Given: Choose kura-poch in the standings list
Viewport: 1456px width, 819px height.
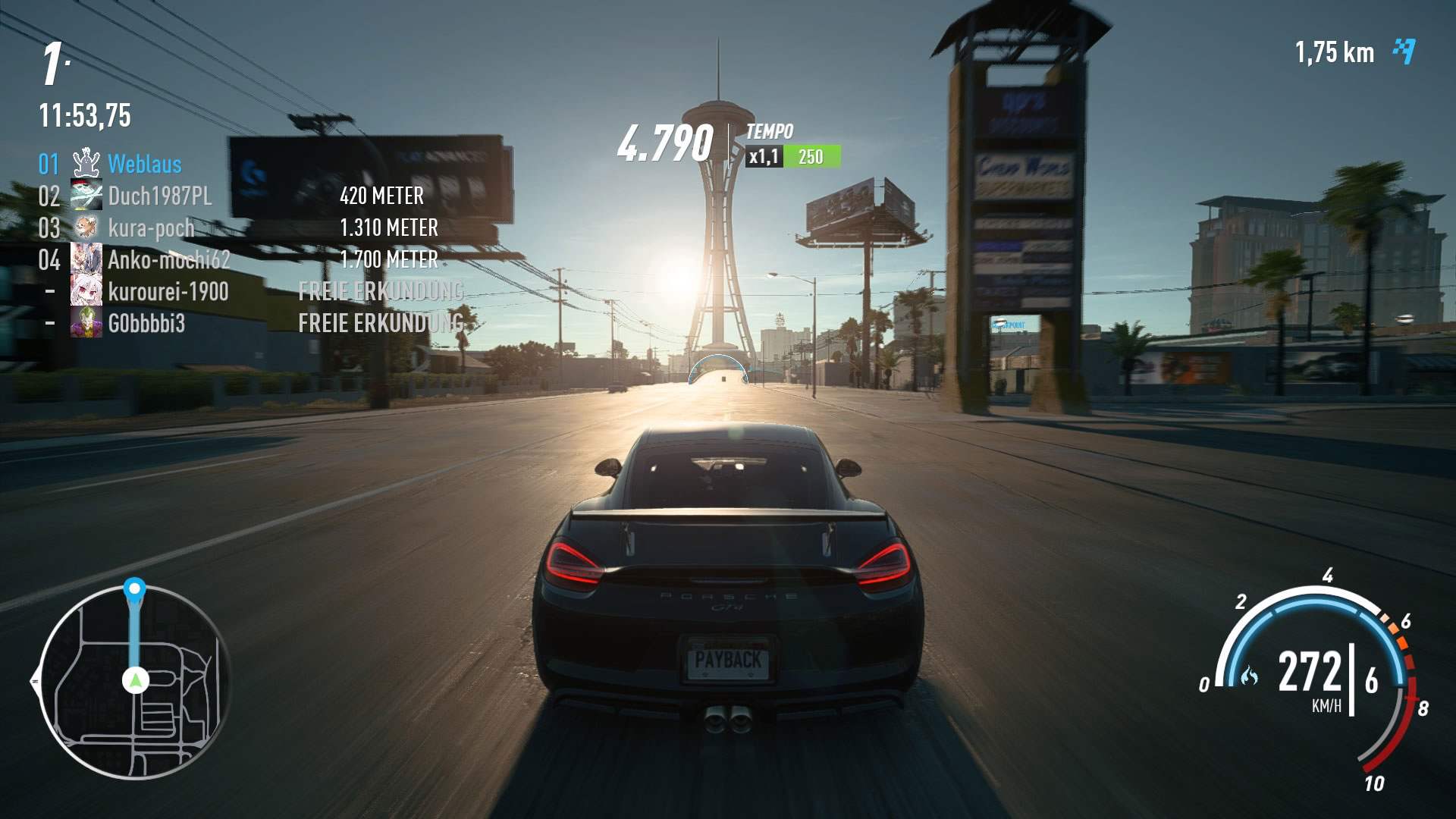Looking at the screenshot, I should pos(151,228).
